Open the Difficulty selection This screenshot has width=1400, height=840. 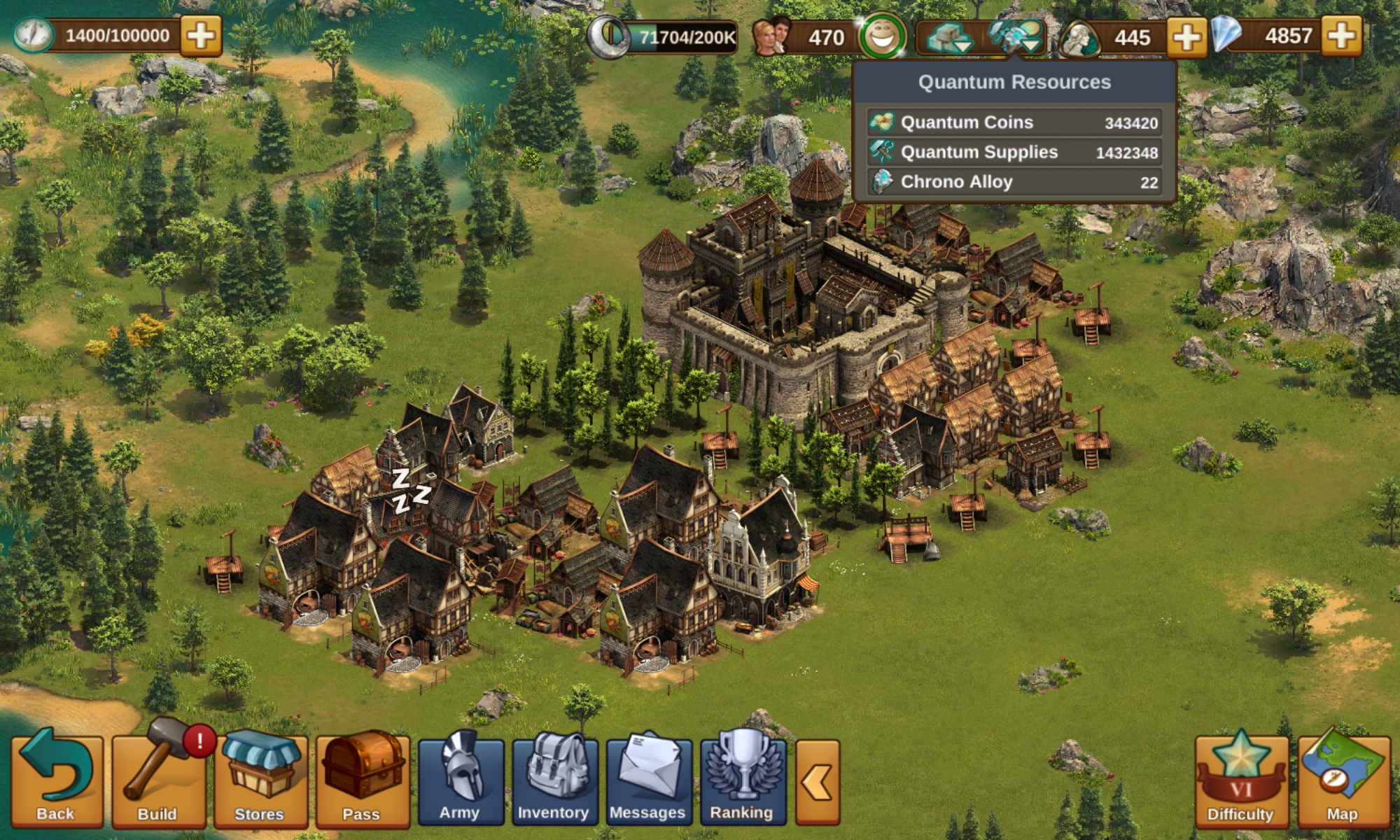coord(1240,780)
